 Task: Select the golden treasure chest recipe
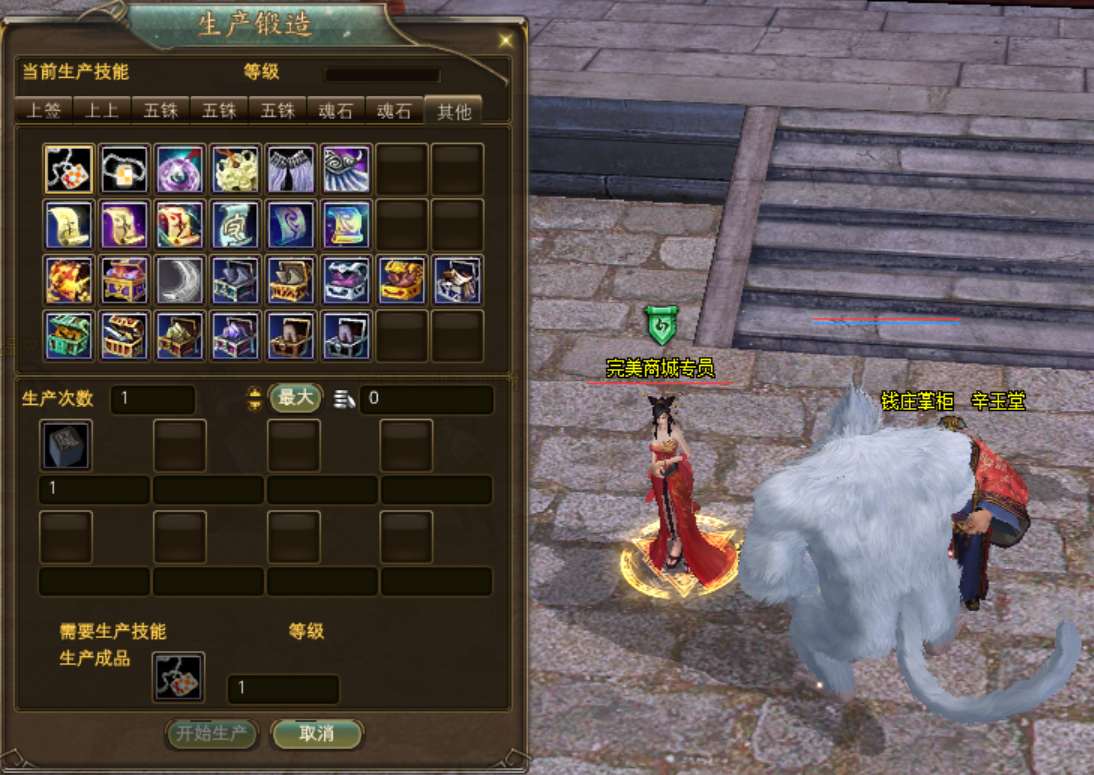click(403, 280)
